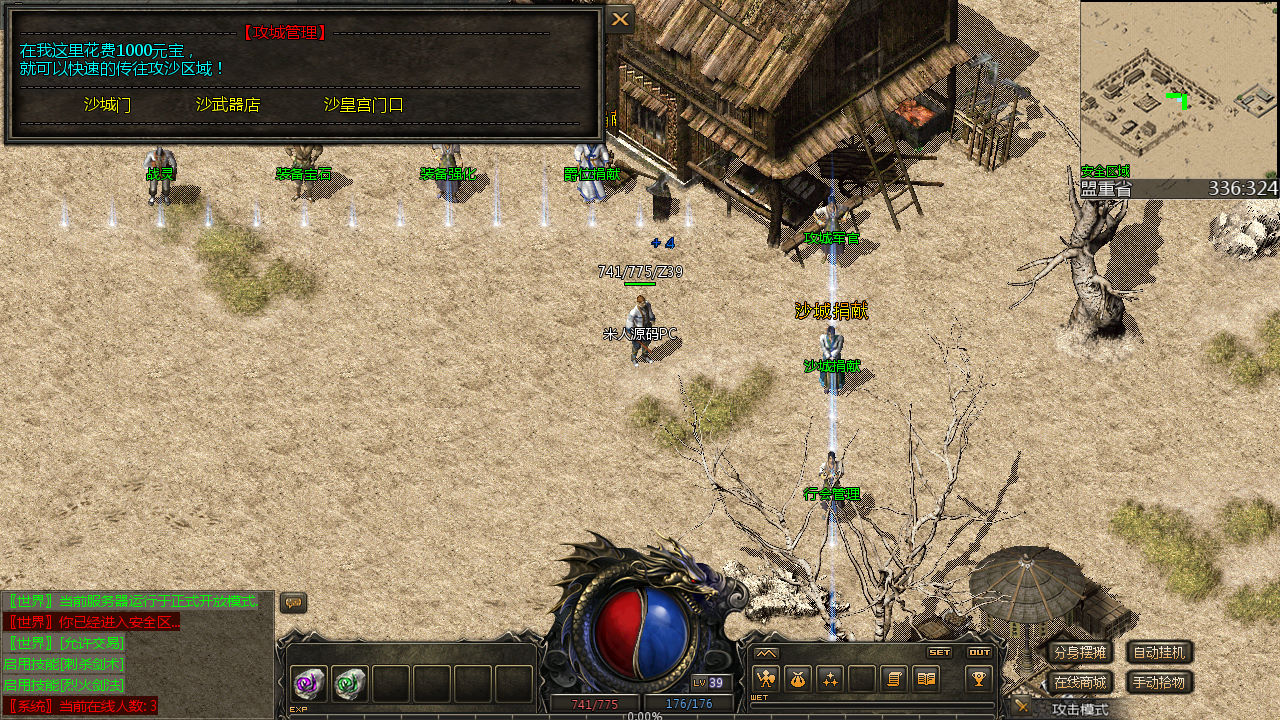This screenshot has height=720, width=1280.
Task: Open the trophy ranking icon
Action: click(x=978, y=679)
